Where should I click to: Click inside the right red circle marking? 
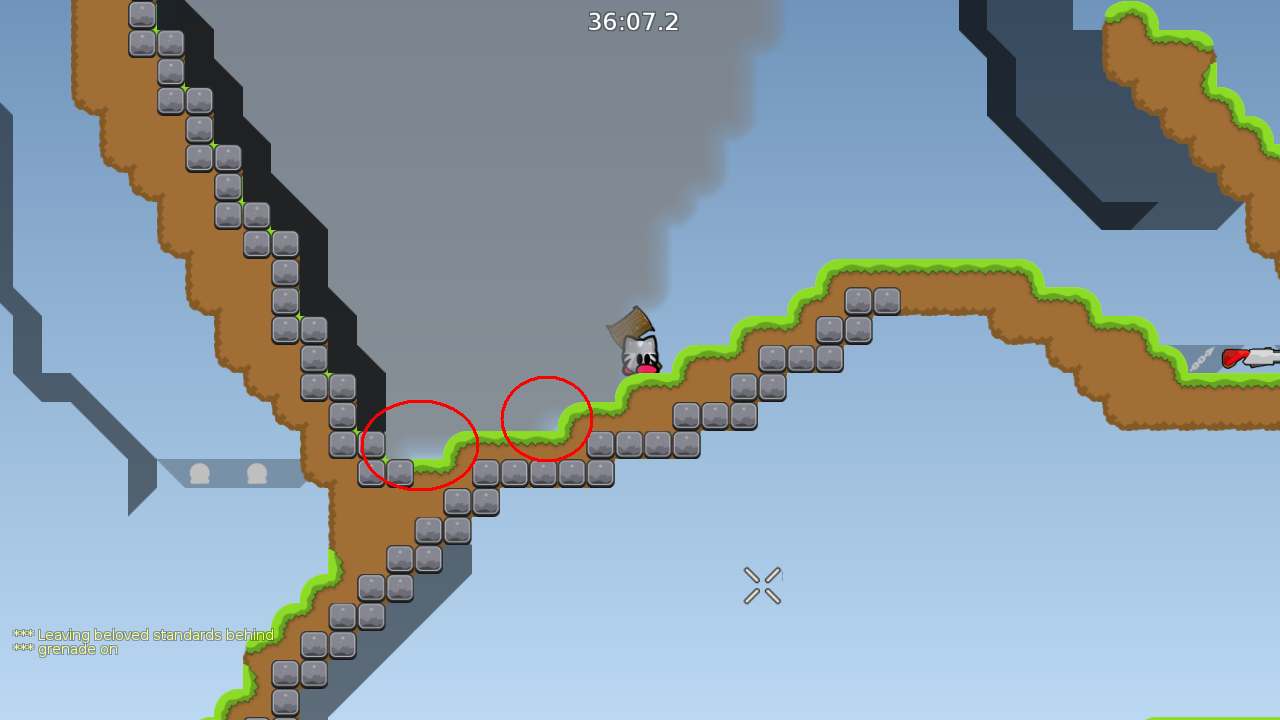[547, 418]
